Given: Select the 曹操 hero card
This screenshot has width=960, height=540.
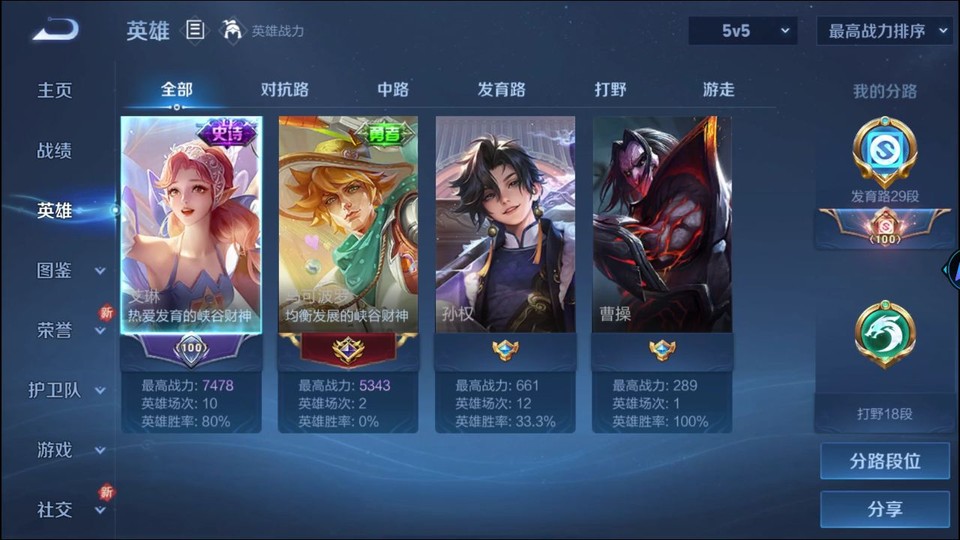Looking at the screenshot, I should [662, 225].
